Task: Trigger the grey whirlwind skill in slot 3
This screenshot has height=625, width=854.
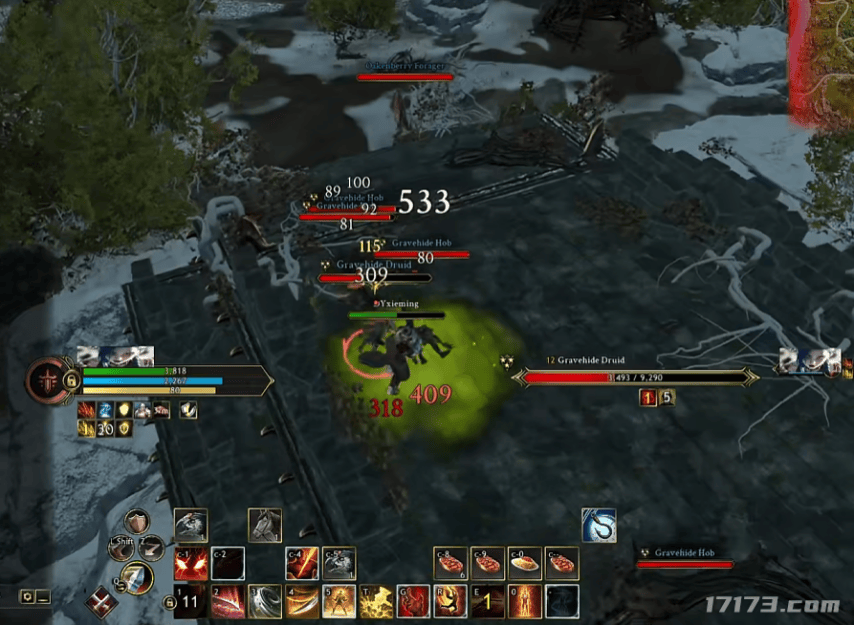Action: click(x=264, y=601)
